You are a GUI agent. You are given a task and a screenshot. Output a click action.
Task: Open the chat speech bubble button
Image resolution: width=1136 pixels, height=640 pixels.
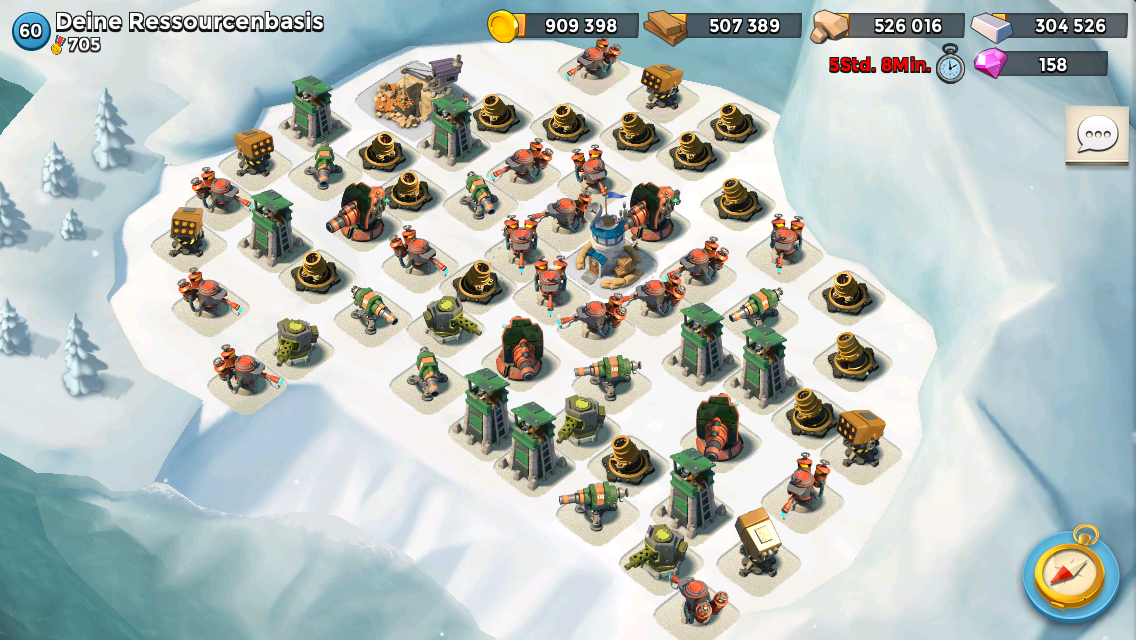point(1097,134)
